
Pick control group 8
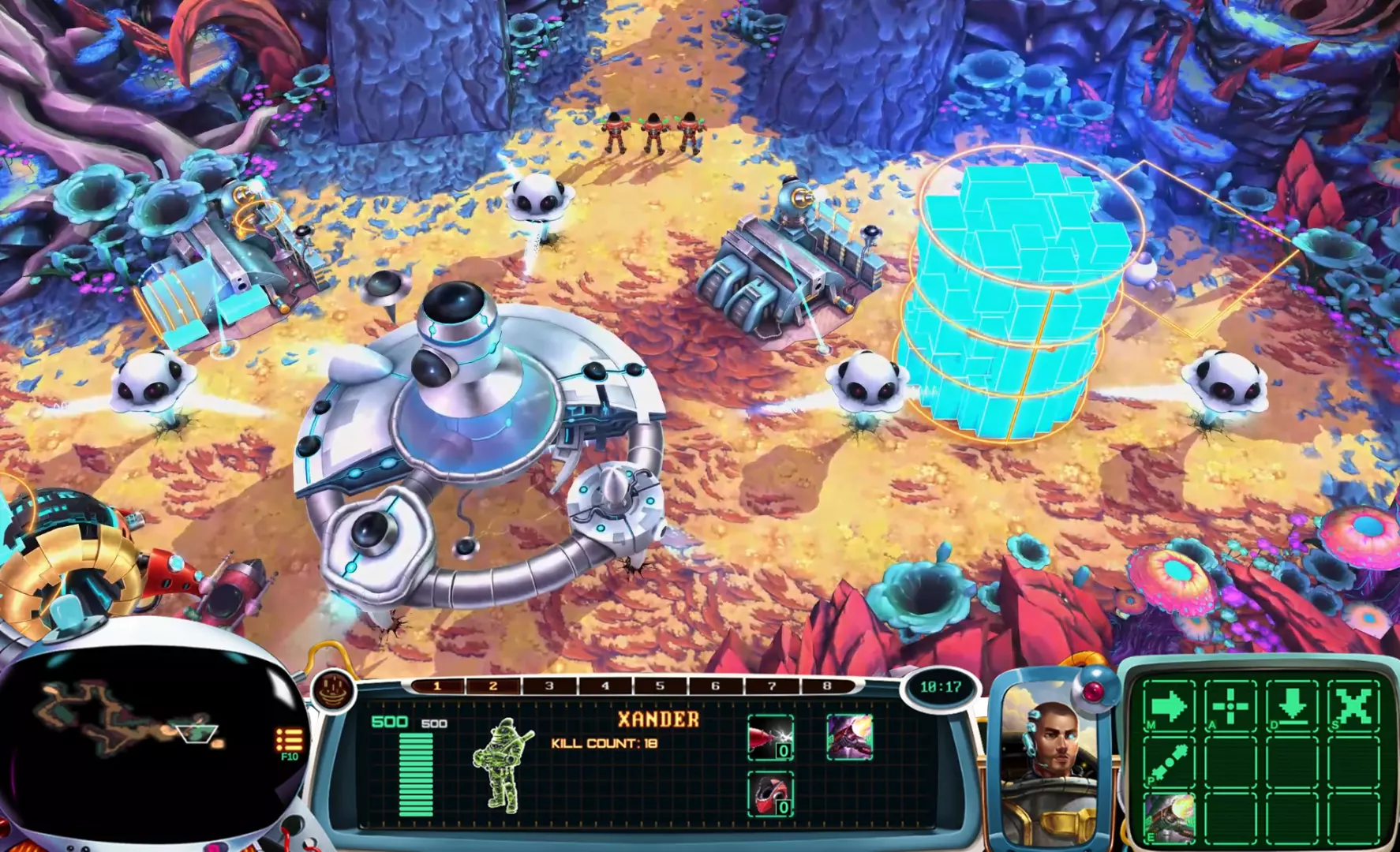[827, 686]
